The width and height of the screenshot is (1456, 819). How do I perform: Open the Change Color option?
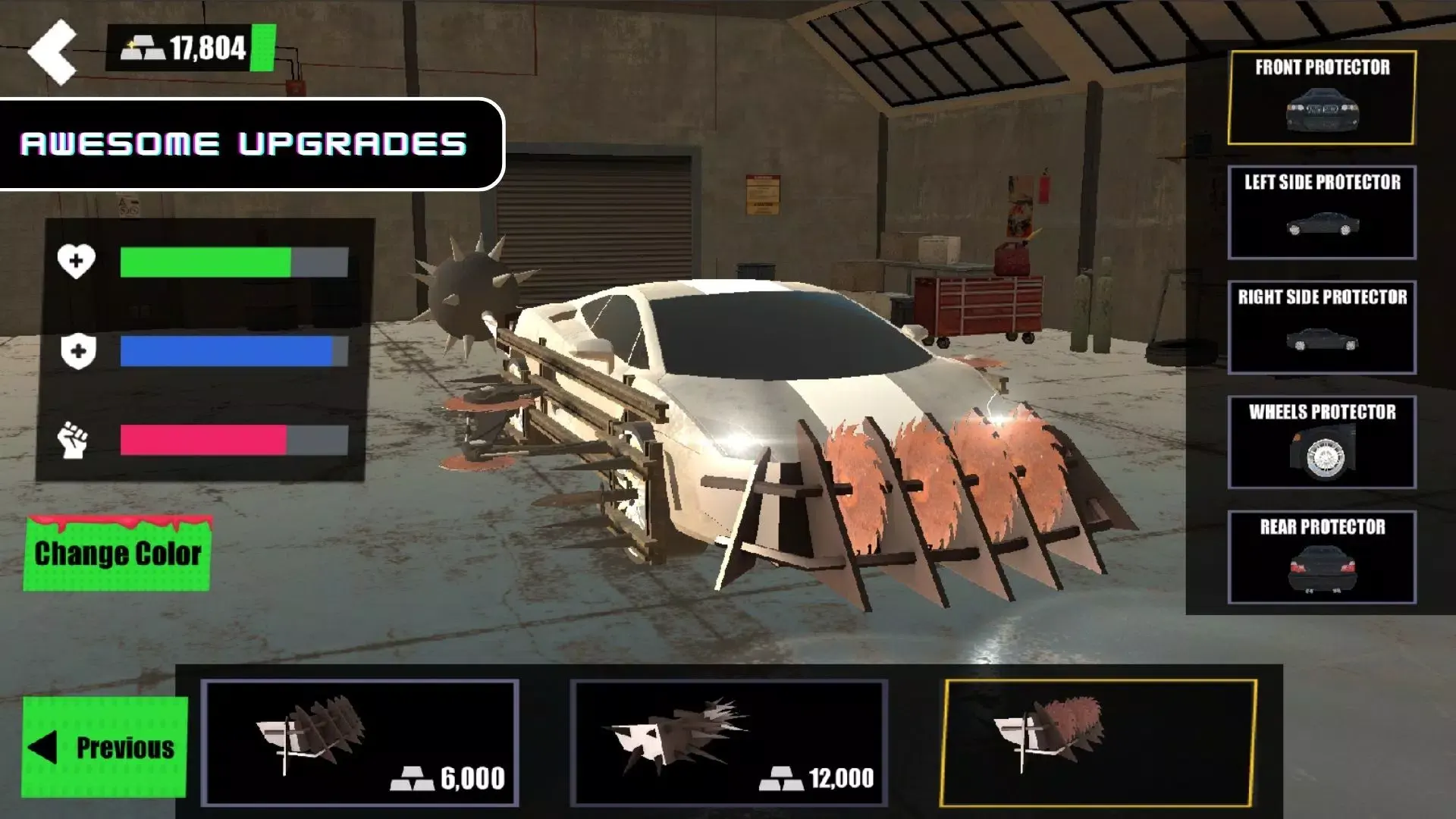tap(118, 554)
